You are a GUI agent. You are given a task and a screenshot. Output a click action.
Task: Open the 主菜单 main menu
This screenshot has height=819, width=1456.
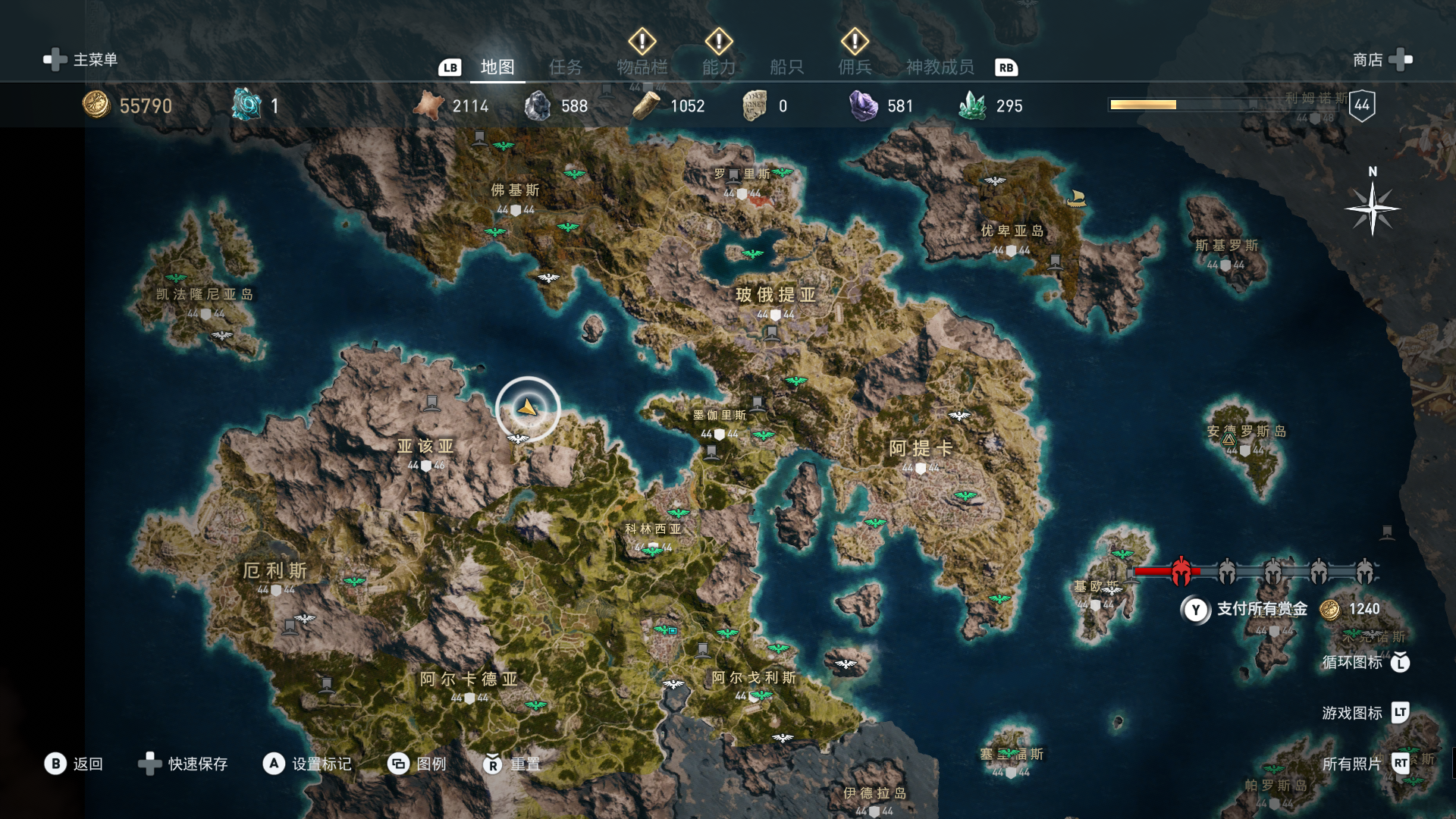[x=82, y=60]
